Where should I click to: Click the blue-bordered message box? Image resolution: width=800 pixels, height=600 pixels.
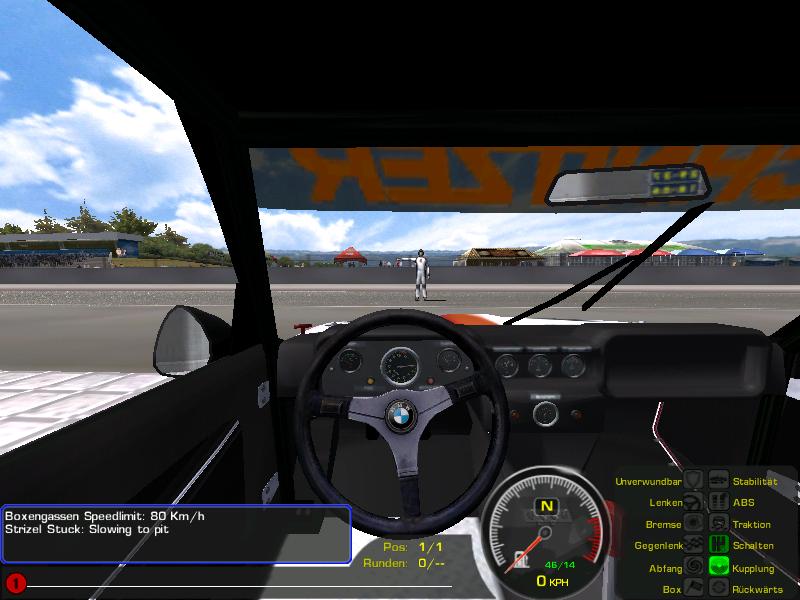click(x=176, y=533)
